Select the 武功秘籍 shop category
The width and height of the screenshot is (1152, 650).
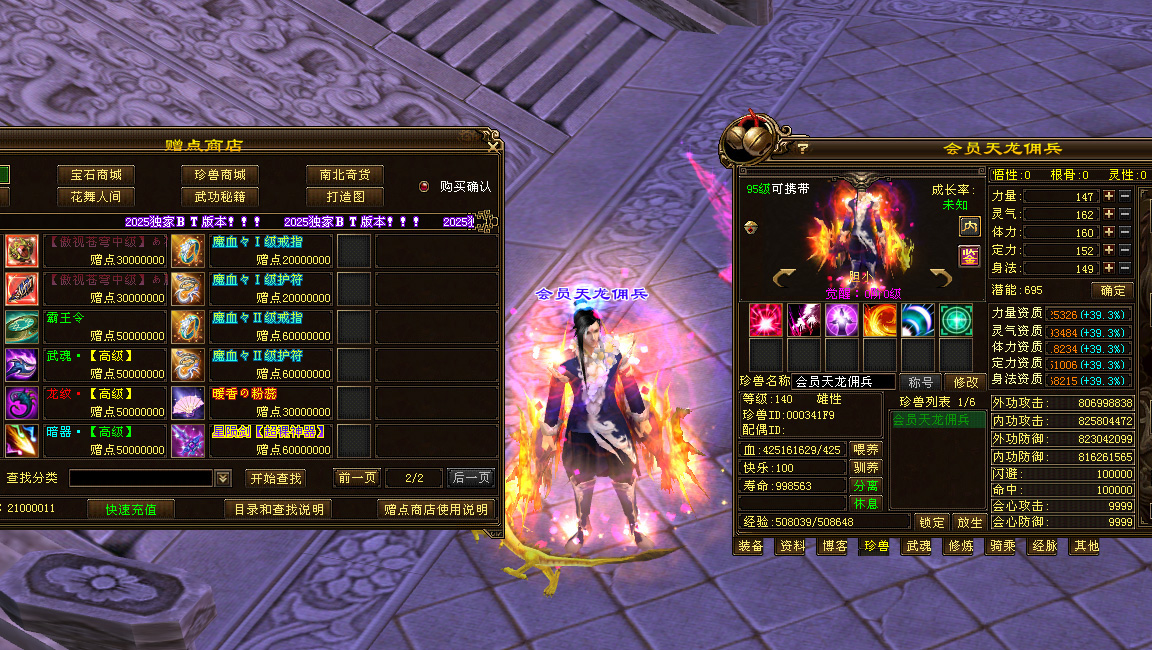pyautogui.click(x=220, y=197)
